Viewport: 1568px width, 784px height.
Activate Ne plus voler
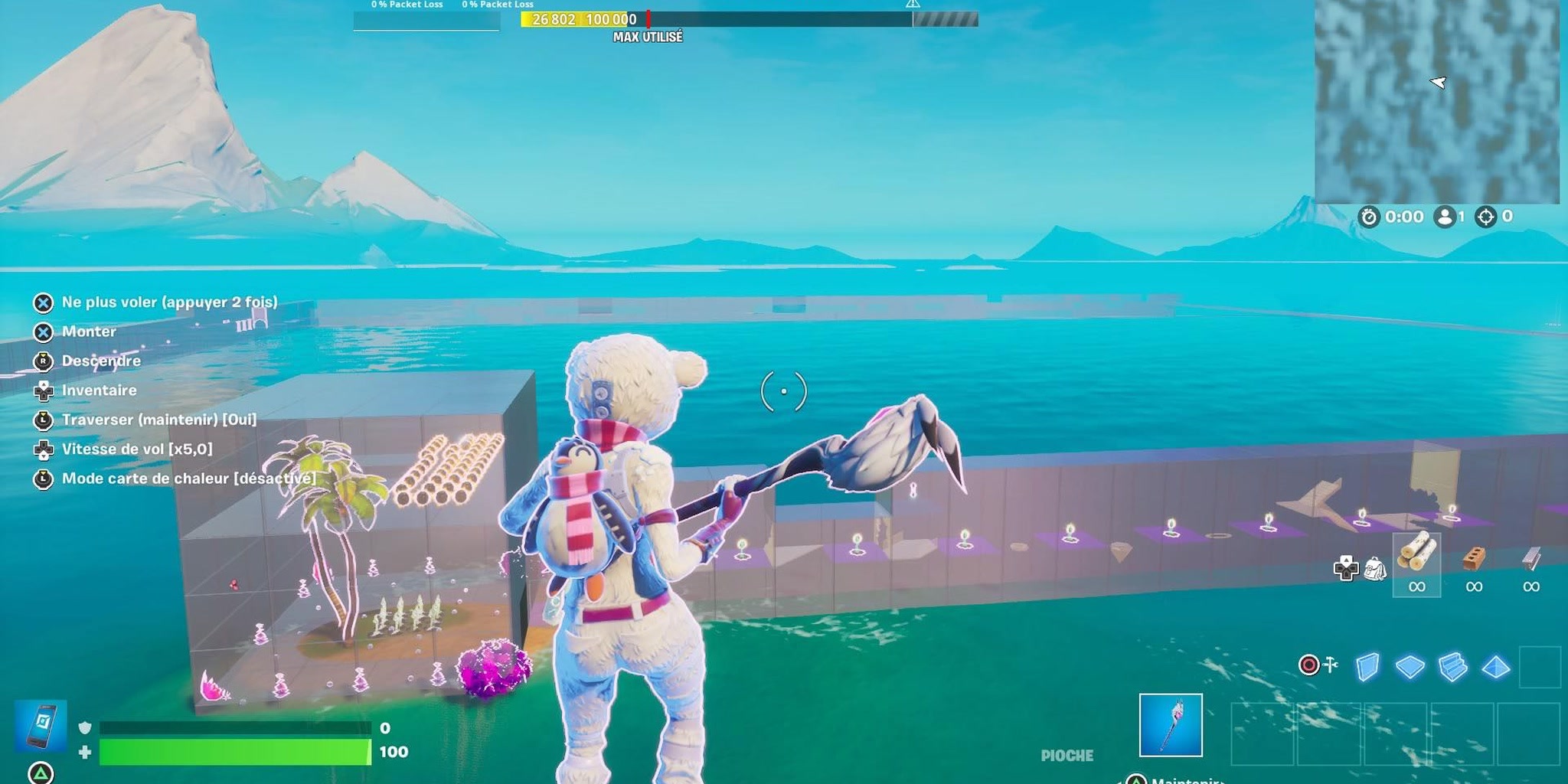[170, 302]
